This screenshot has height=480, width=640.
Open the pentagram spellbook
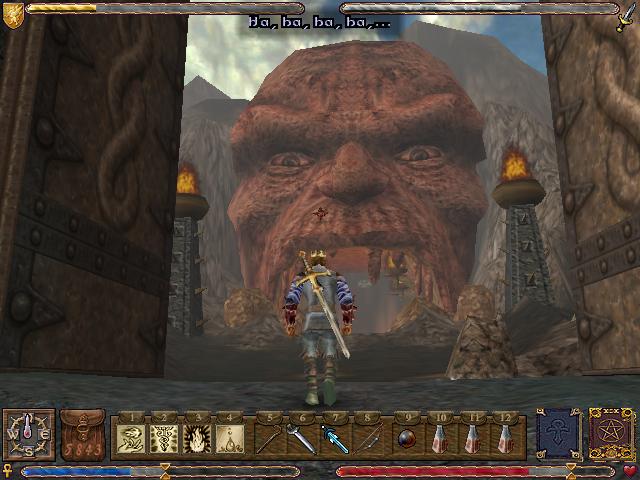click(x=610, y=434)
